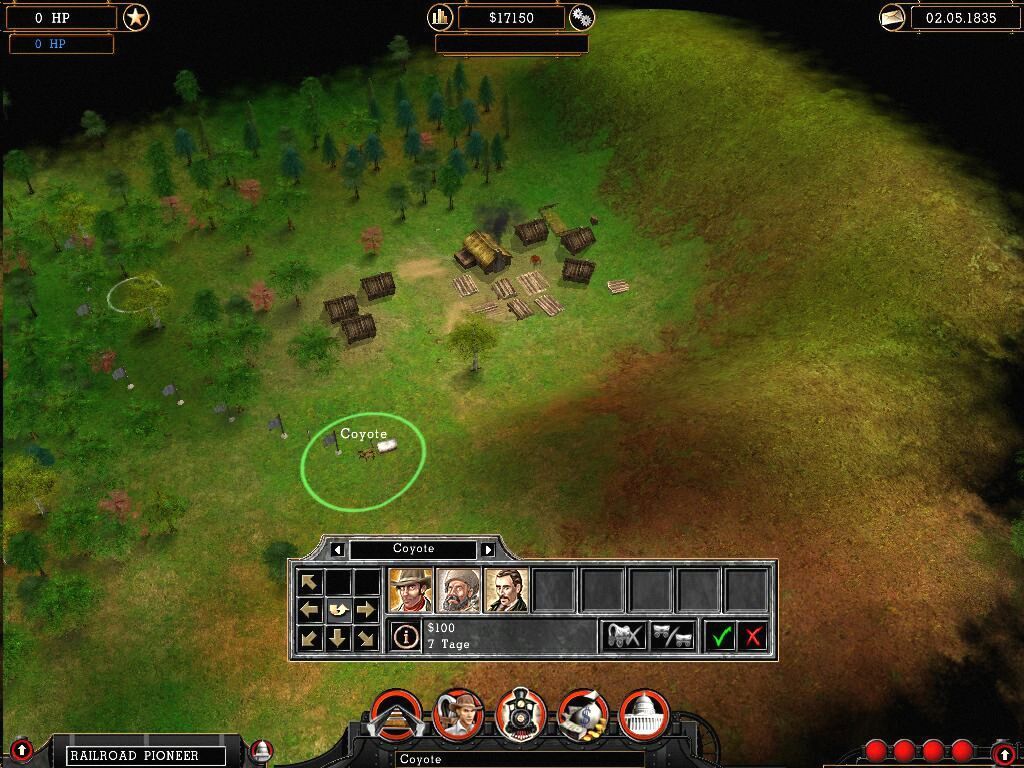1024x768 pixels.
Task: Set direction to the right arrow
Action: coord(367,609)
